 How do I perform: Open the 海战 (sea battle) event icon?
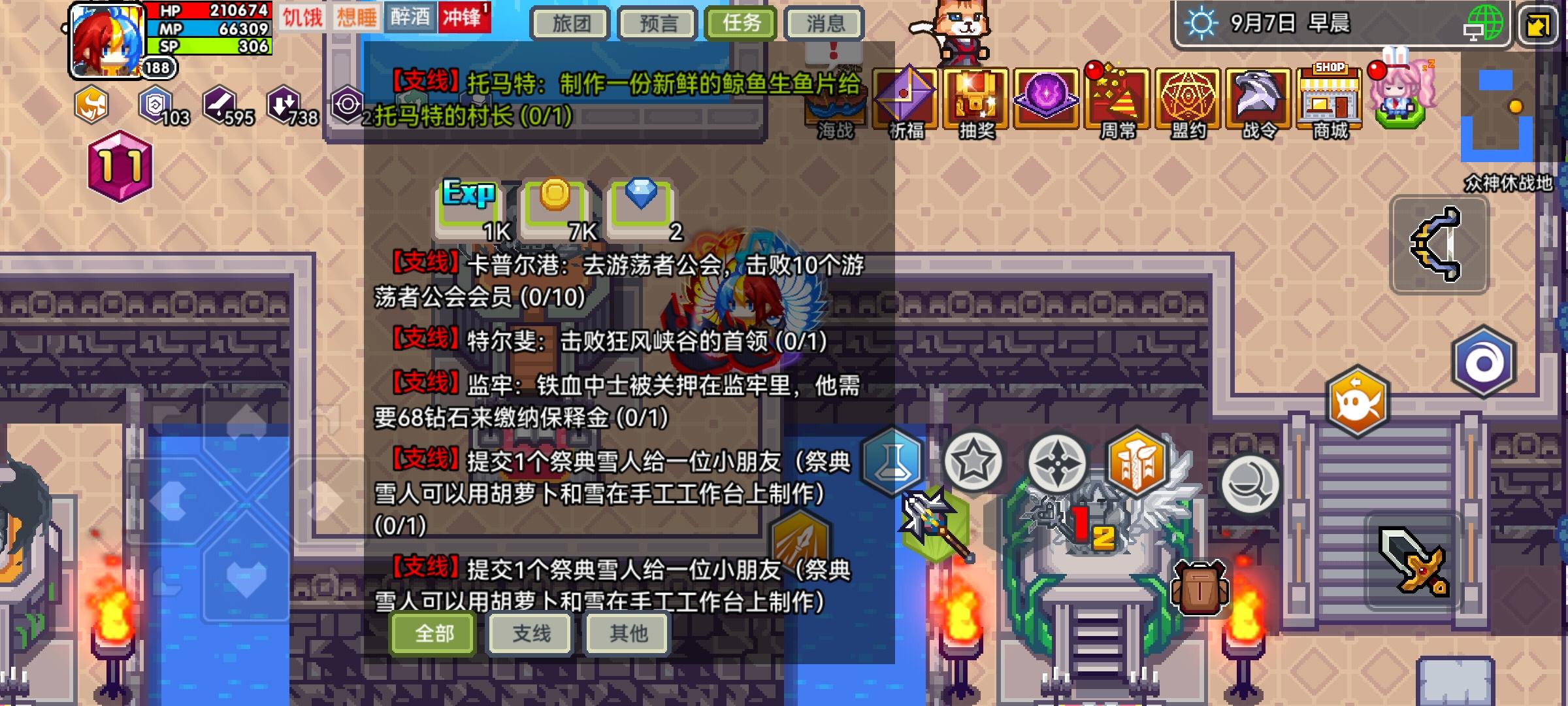[836, 99]
